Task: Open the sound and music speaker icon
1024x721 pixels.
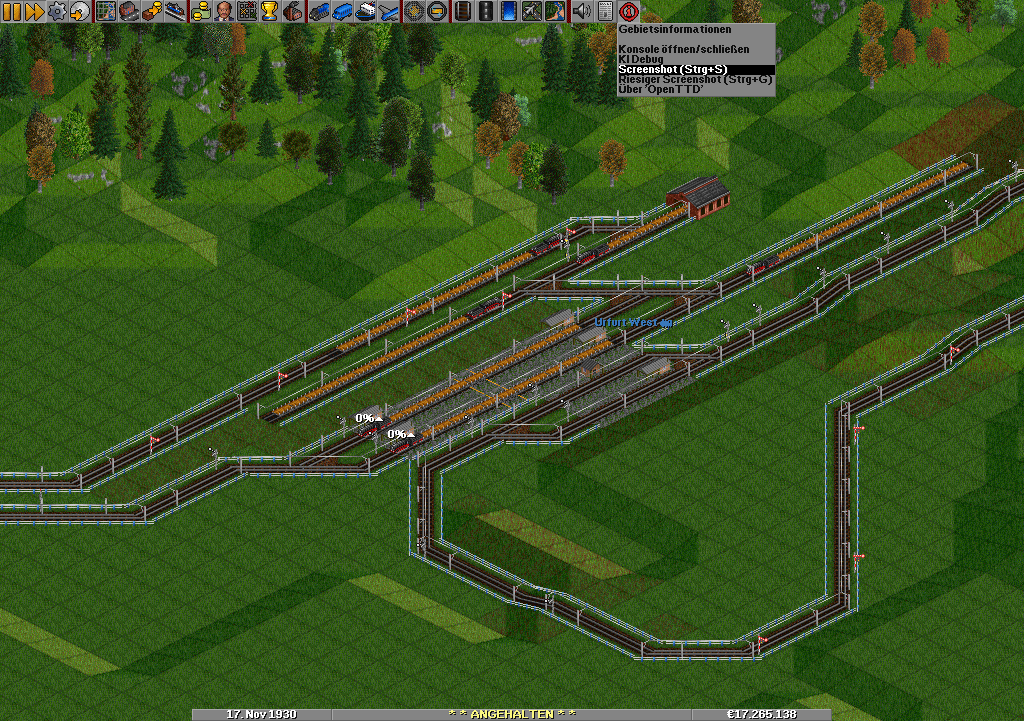Action: coord(581,12)
